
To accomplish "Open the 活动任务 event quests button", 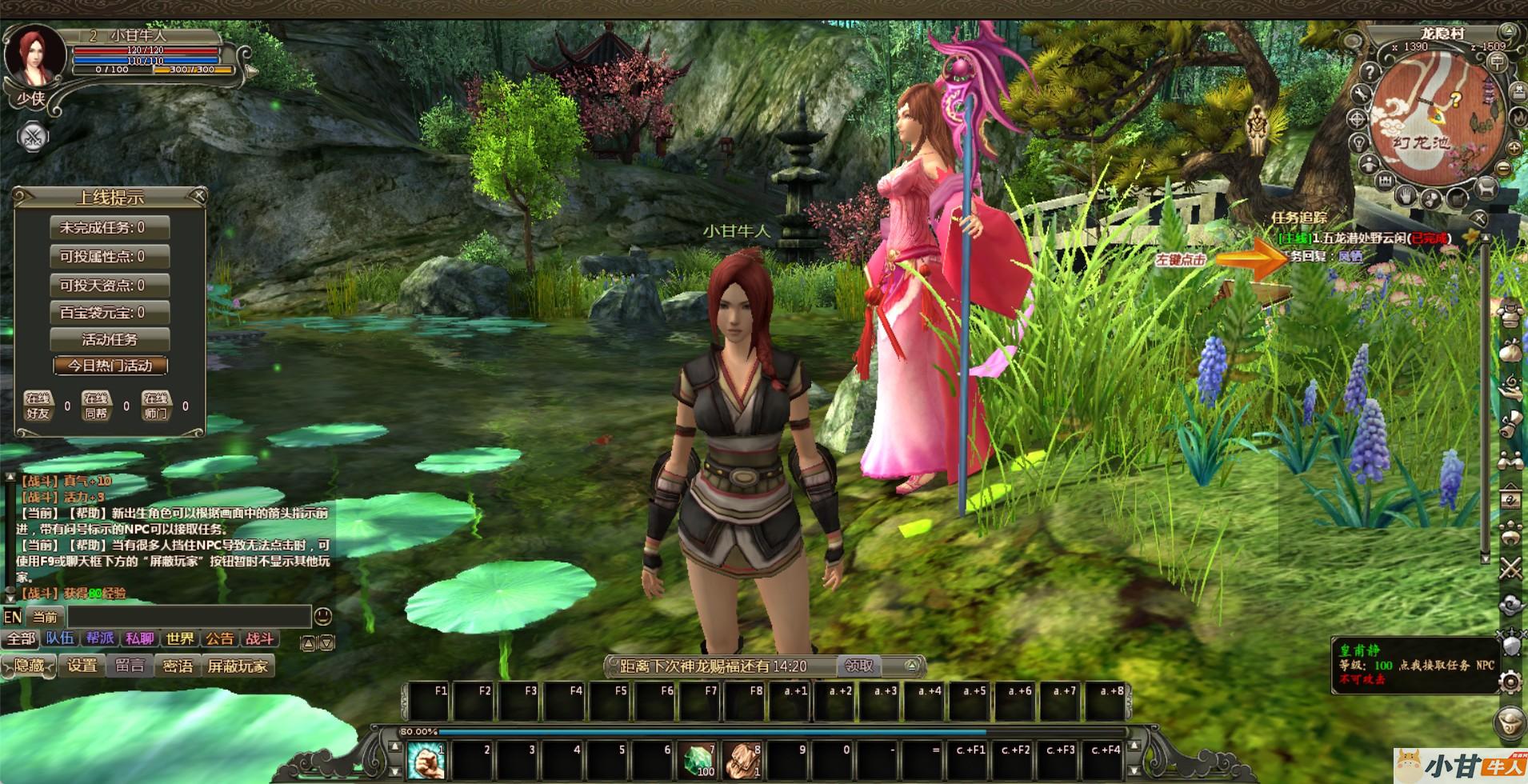I will coord(110,339).
